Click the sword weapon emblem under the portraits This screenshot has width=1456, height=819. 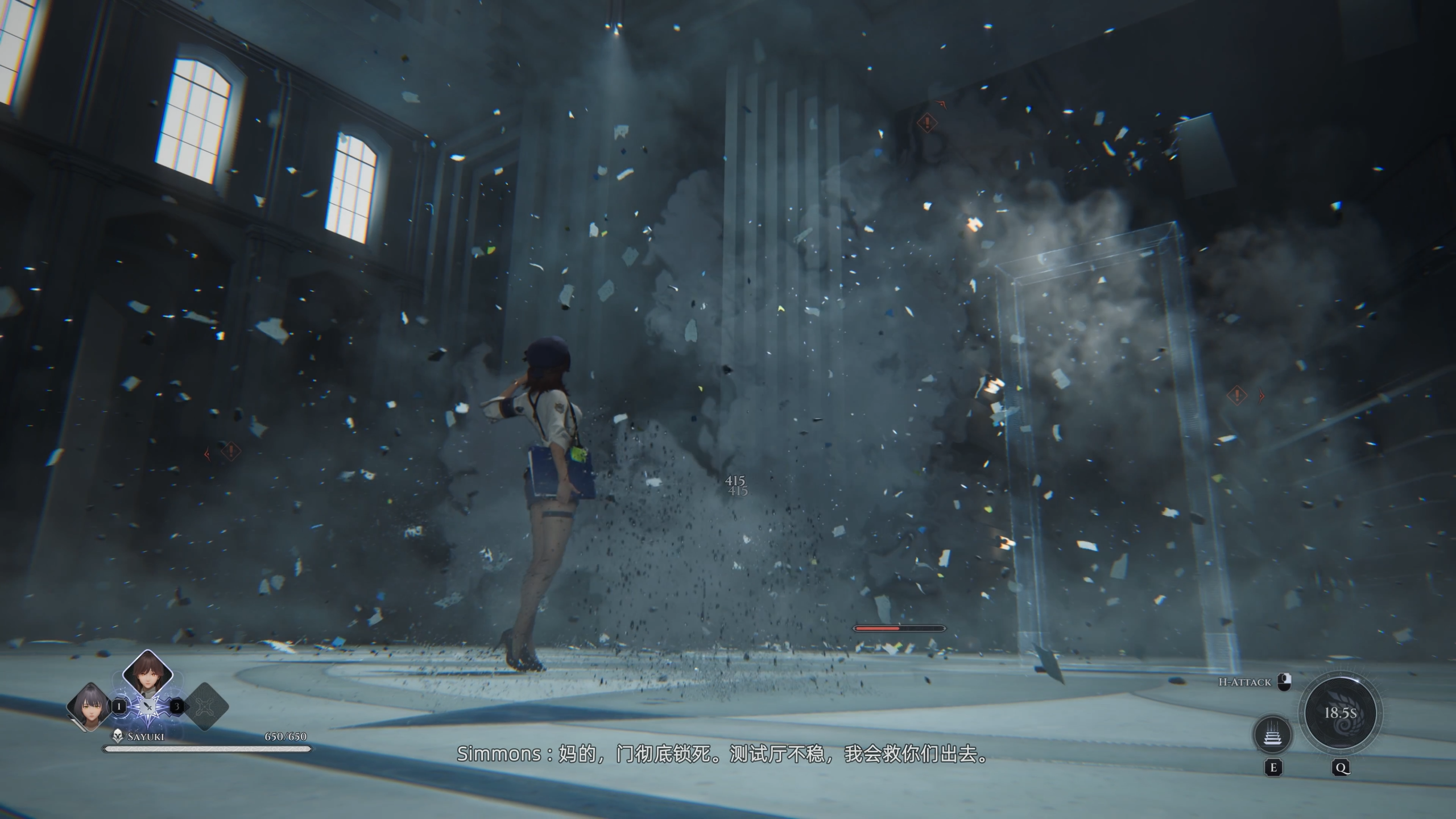coord(148,708)
